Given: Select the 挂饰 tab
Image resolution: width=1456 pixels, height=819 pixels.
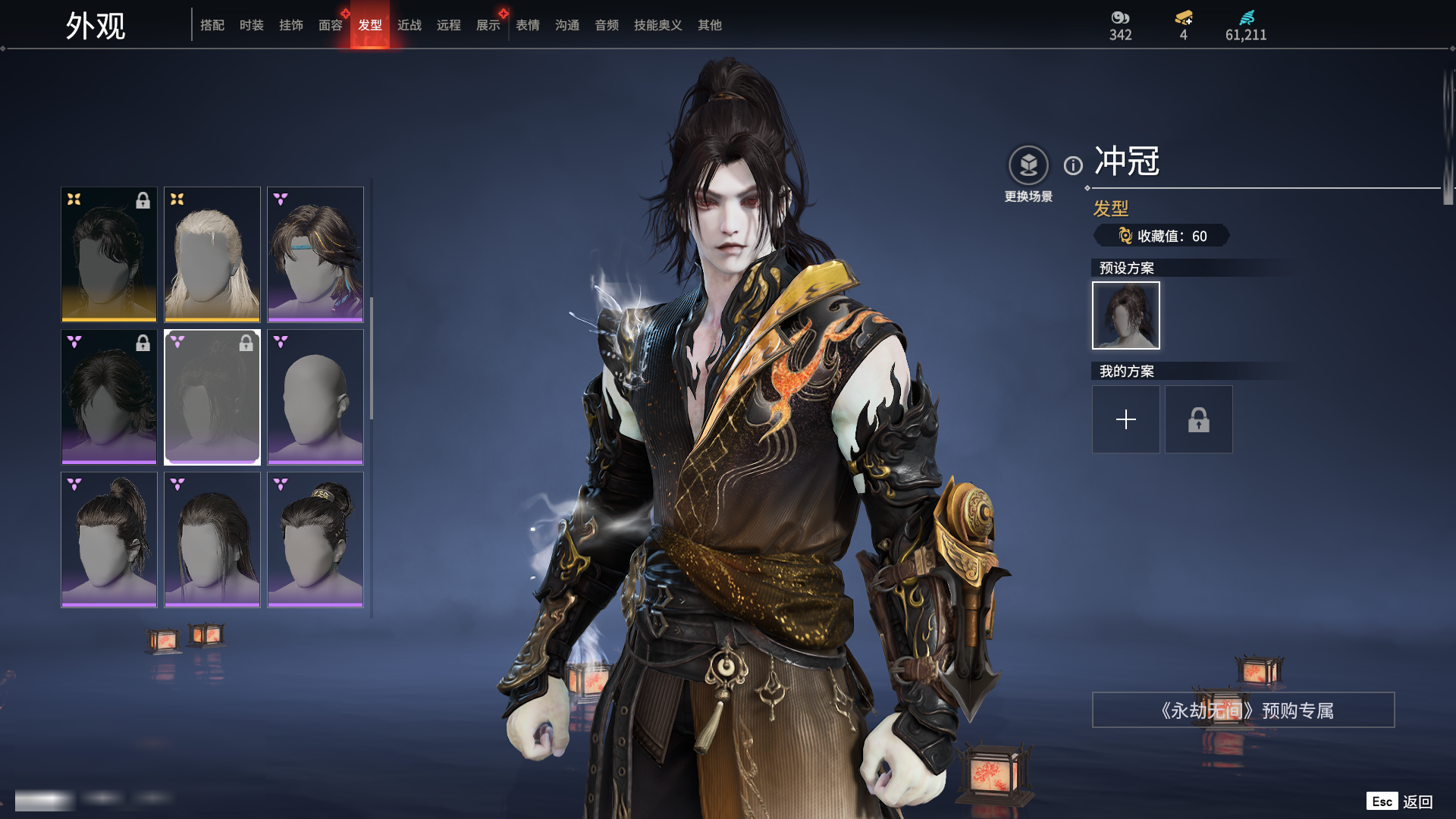Looking at the screenshot, I should click(291, 25).
